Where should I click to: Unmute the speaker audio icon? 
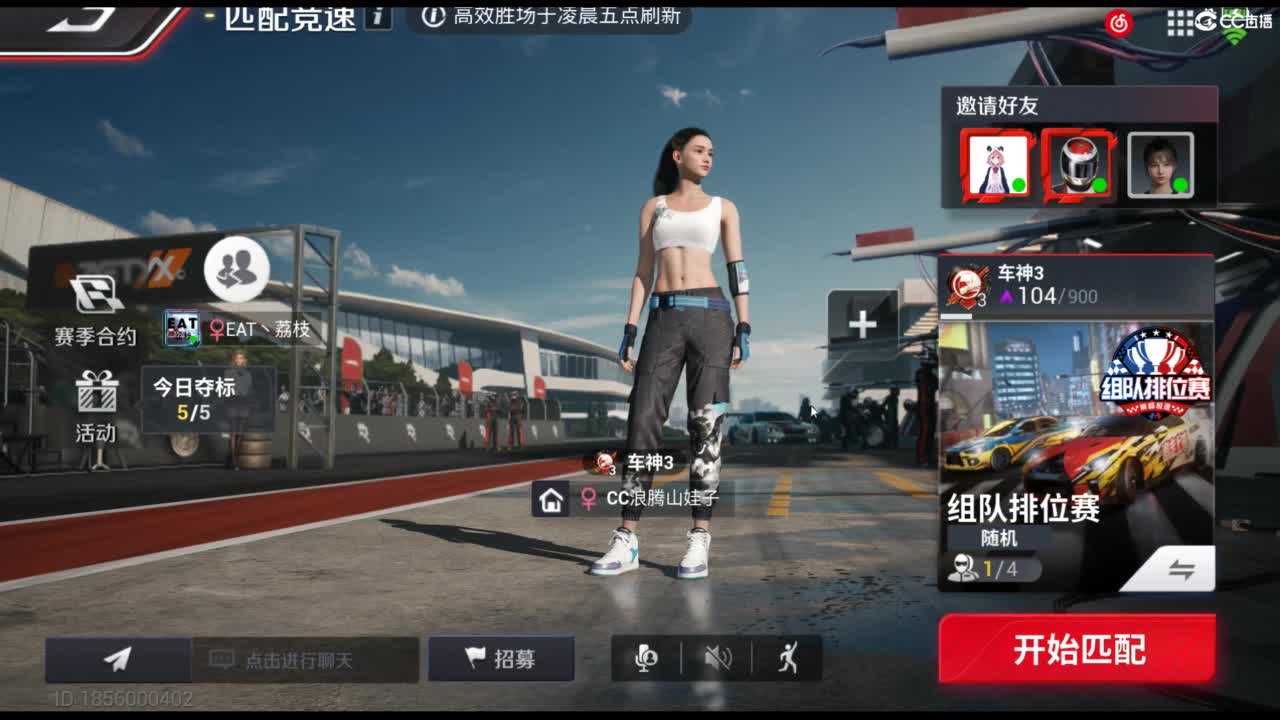[717, 659]
